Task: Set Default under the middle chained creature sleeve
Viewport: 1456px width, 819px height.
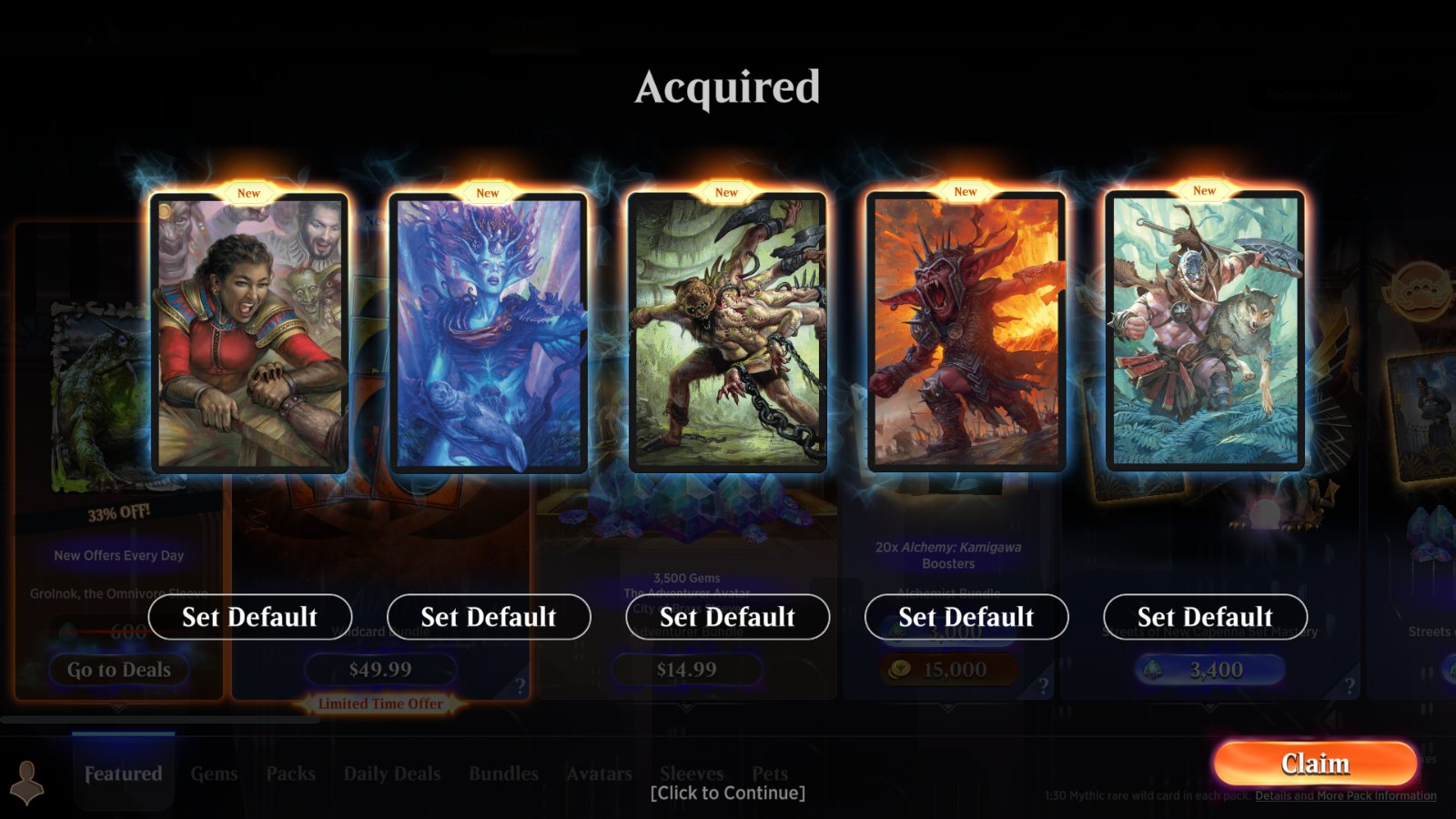Action: (x=727, y=617)
